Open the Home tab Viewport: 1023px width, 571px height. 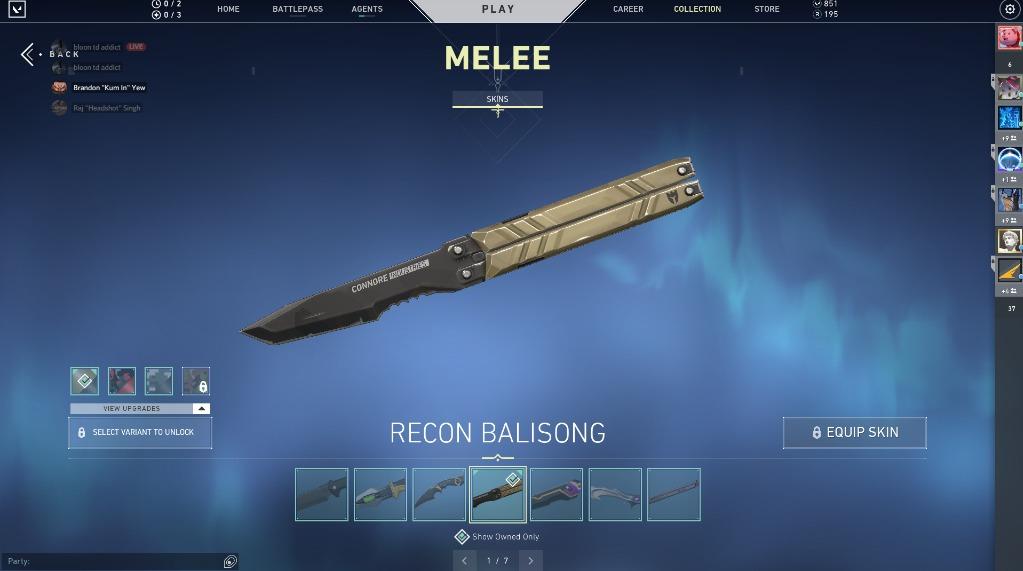[228, 9]
